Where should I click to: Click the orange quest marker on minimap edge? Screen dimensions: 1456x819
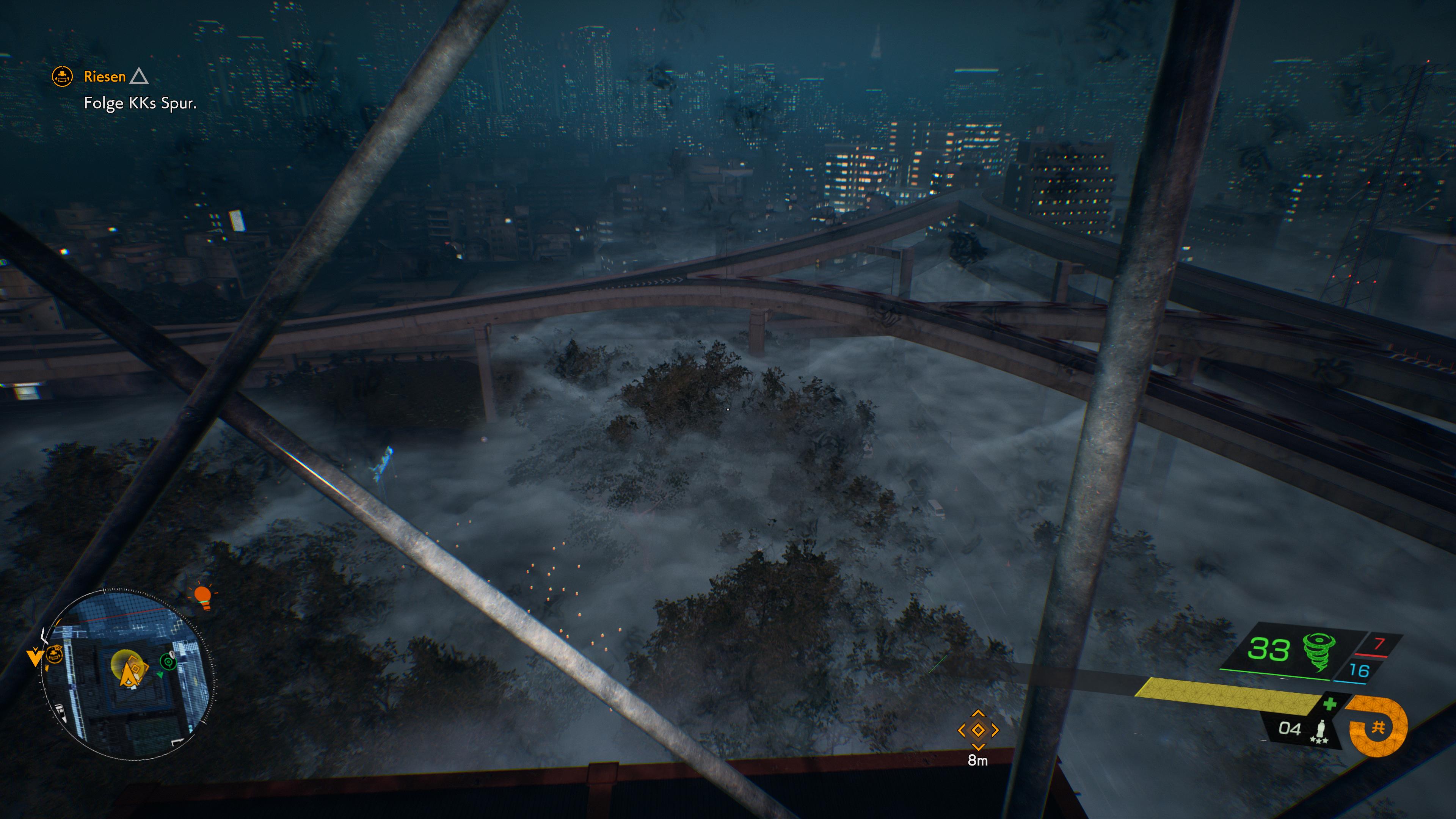pos(53,655)
